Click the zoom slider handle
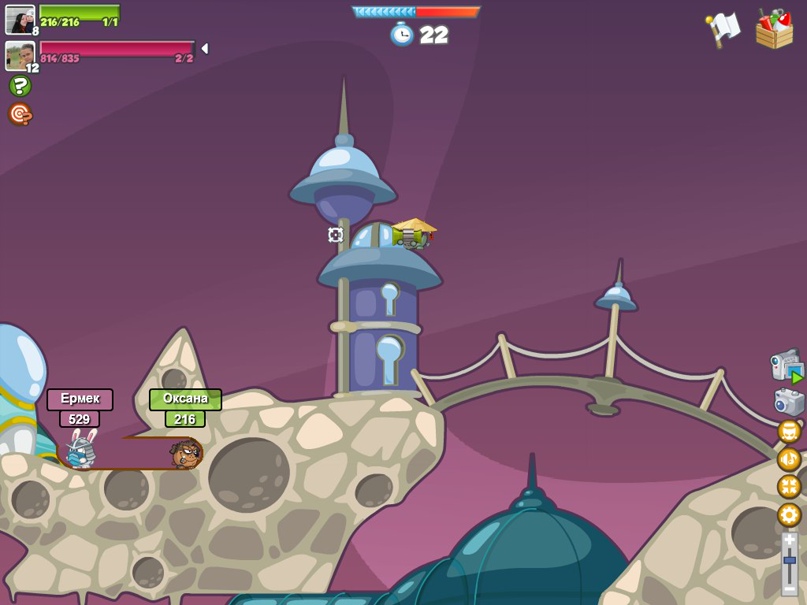 [x=790, y=560]
